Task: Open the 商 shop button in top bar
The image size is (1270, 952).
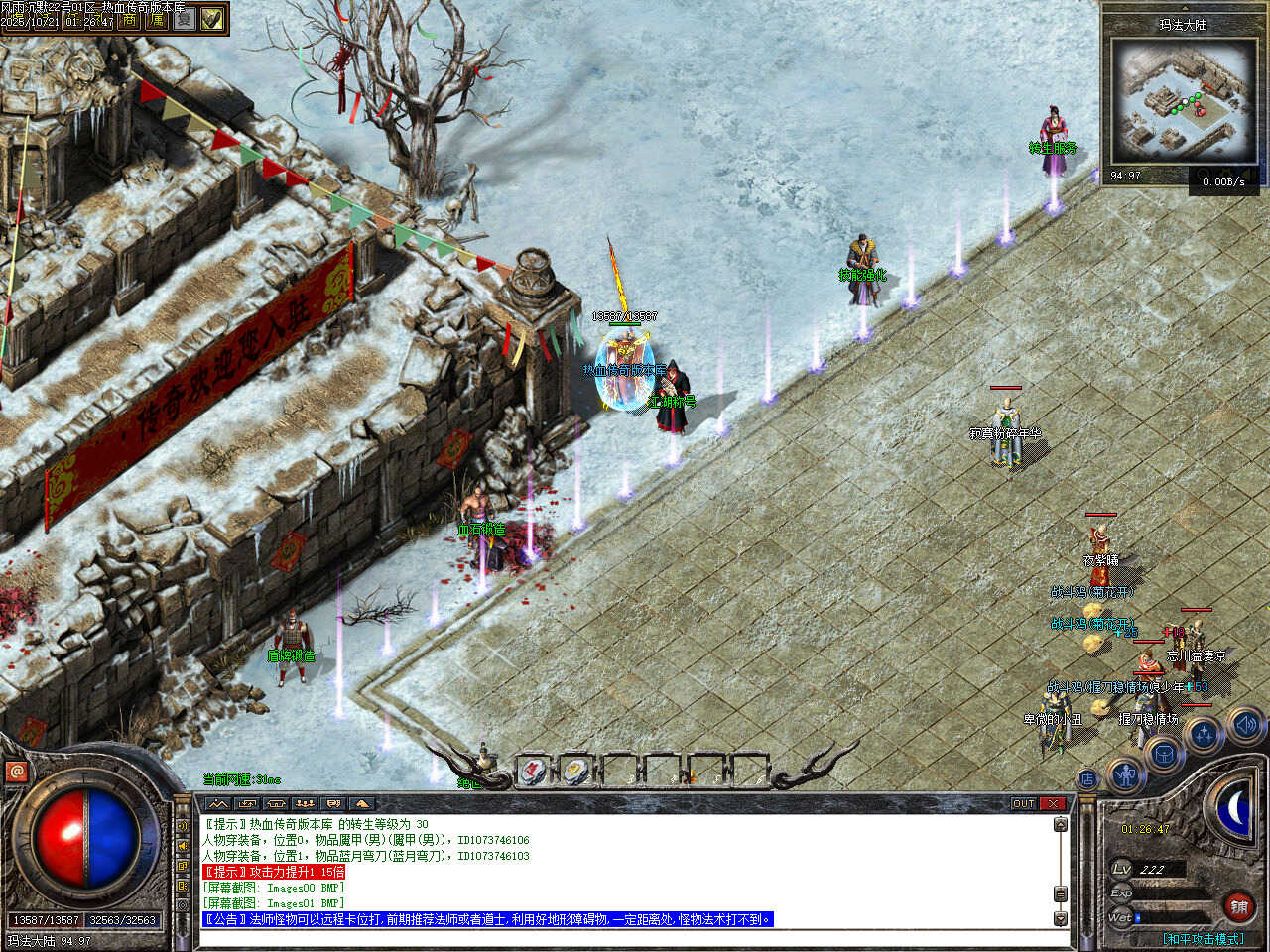Action: (129, 20)
